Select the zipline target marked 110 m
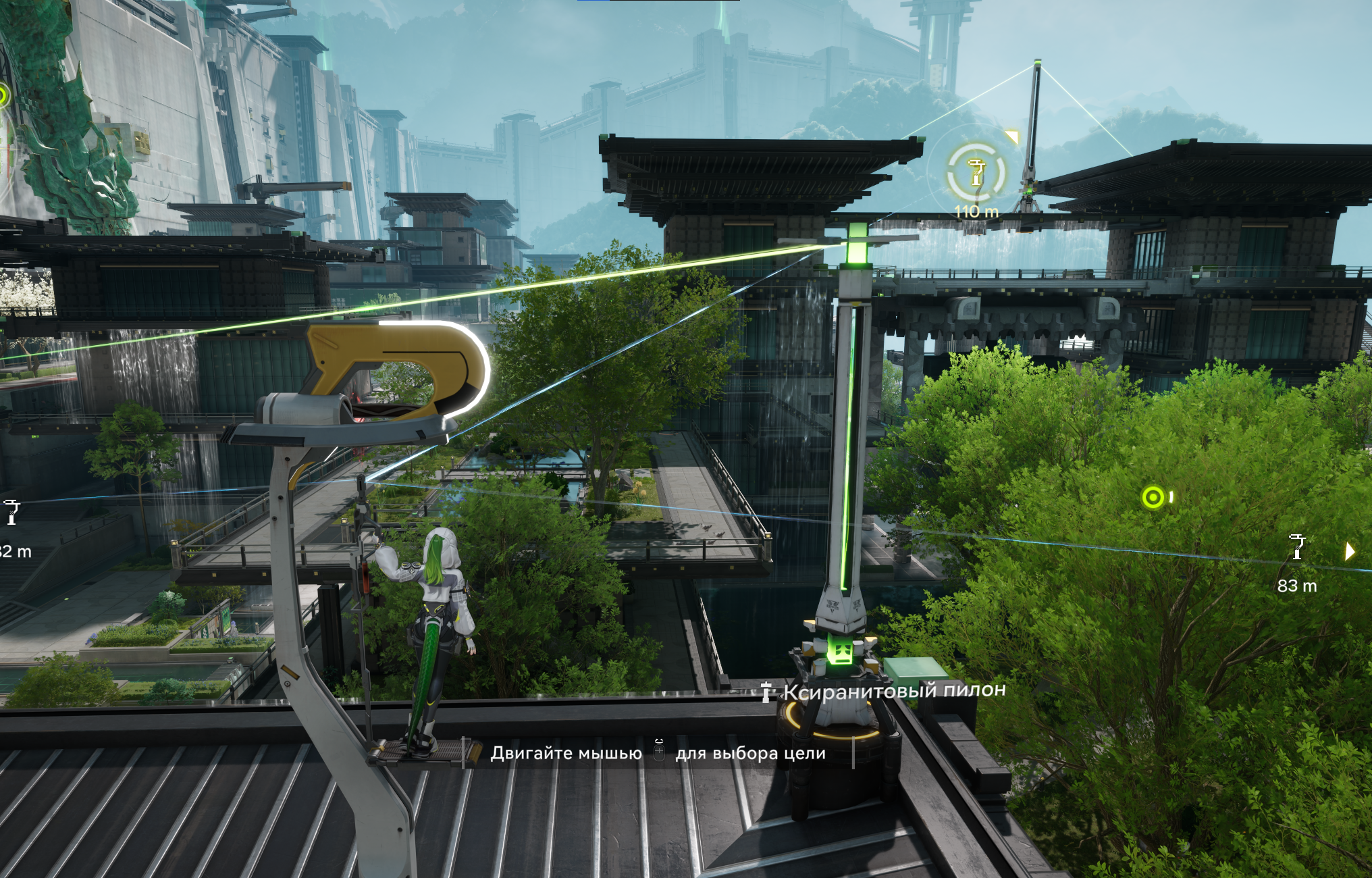Image resolution: width=1372 pixels, height=878 pixels. coord(976,173)
